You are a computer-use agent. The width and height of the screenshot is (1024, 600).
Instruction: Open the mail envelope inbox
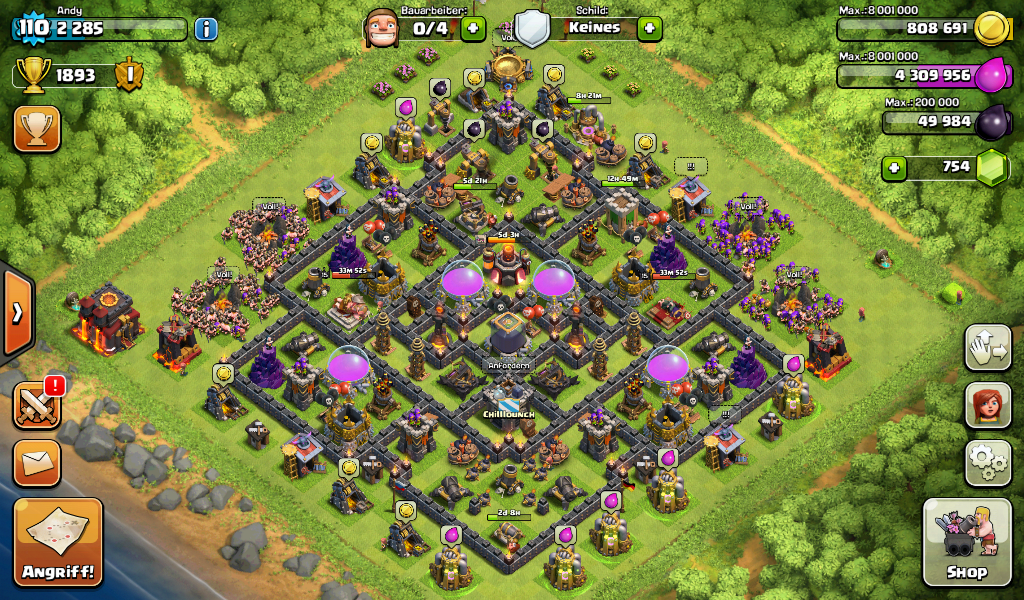[x=37, y=463]
